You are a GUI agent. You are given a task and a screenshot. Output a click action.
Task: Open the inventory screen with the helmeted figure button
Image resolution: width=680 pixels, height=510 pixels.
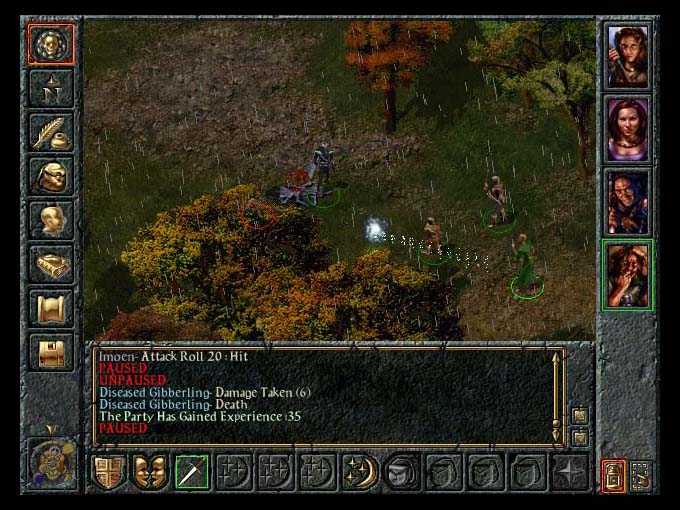pos(50,176)
